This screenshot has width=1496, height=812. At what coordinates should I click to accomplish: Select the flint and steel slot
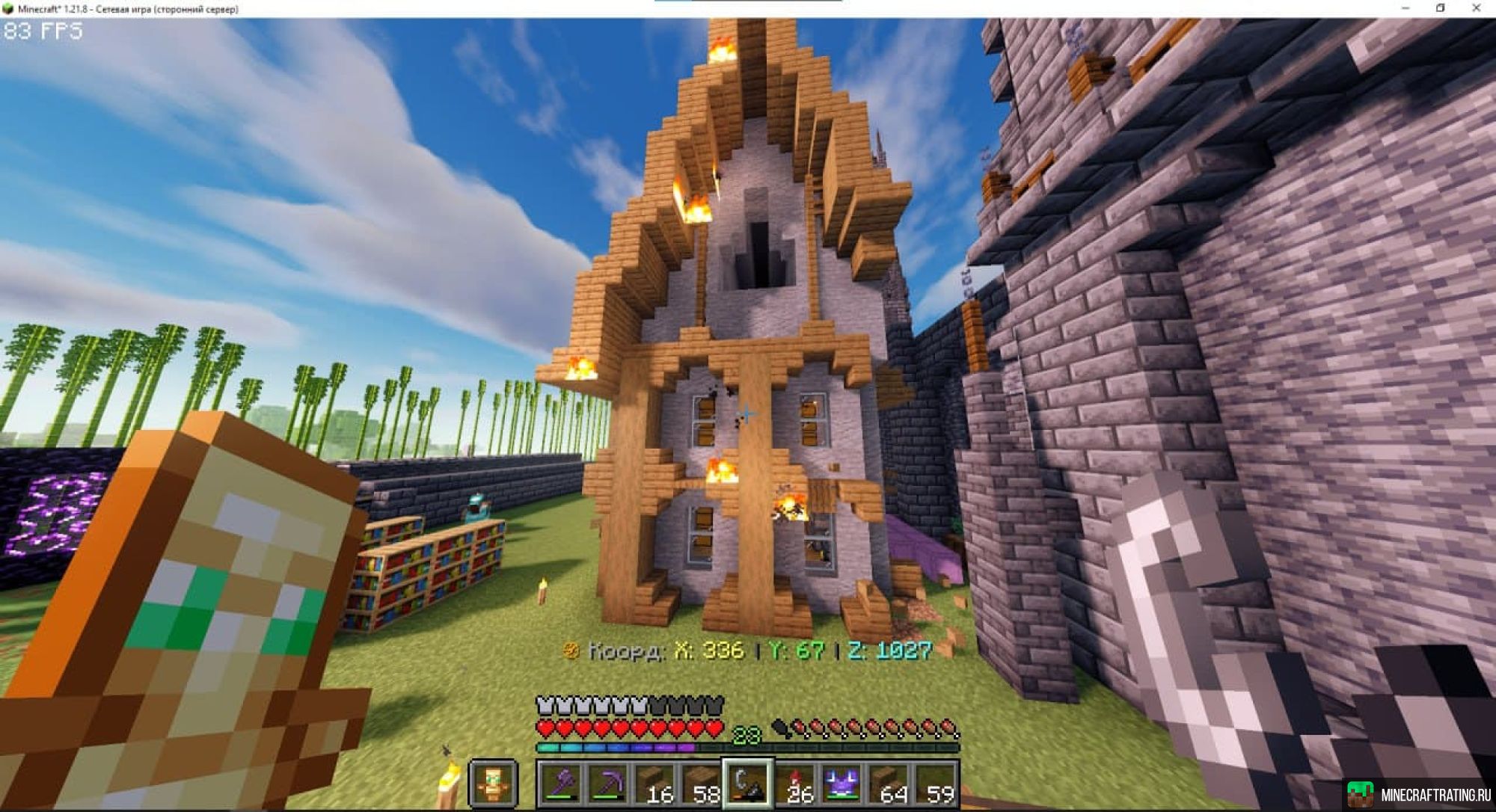[747, 784]
